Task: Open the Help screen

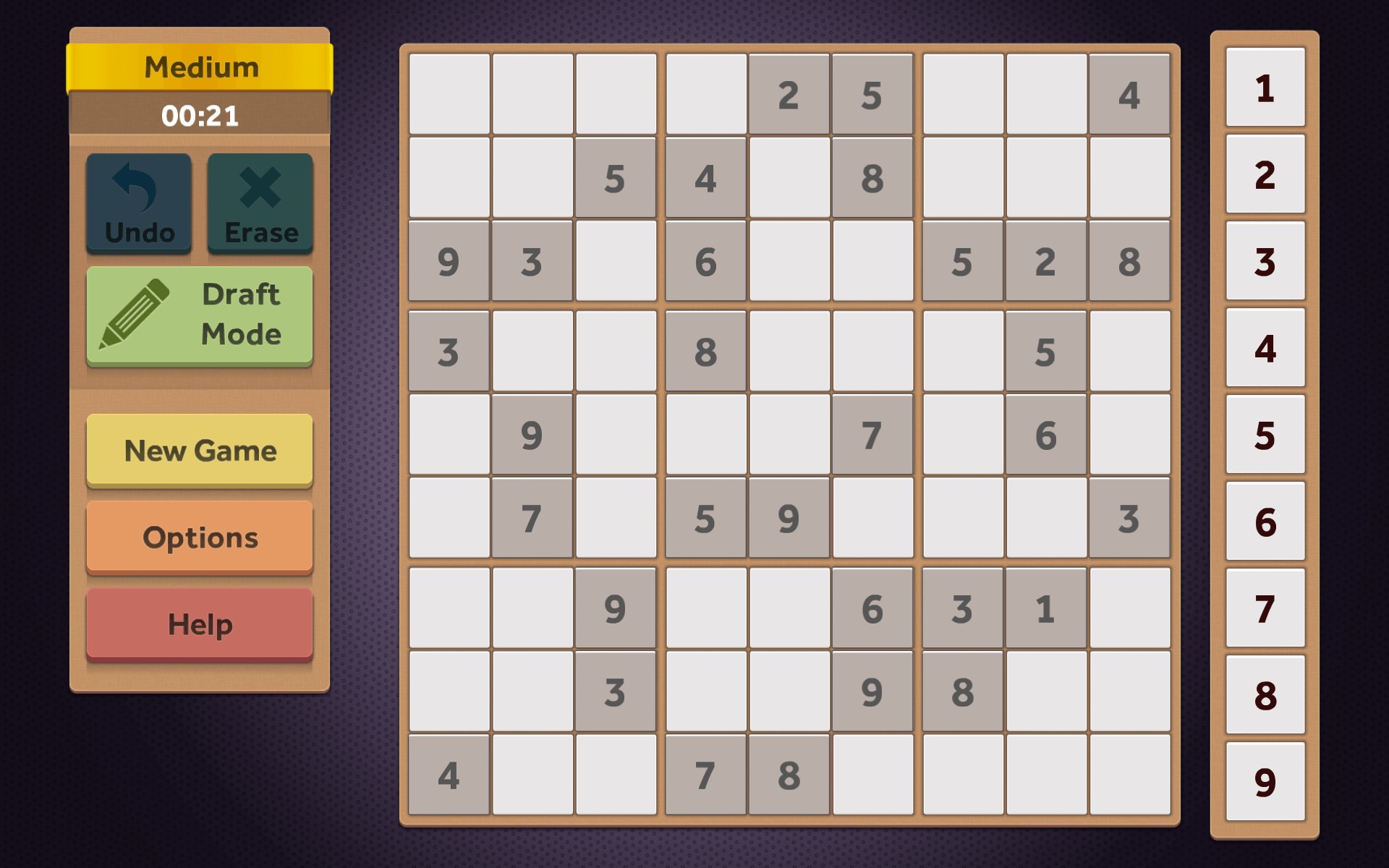Action: [x=200, y=623]
